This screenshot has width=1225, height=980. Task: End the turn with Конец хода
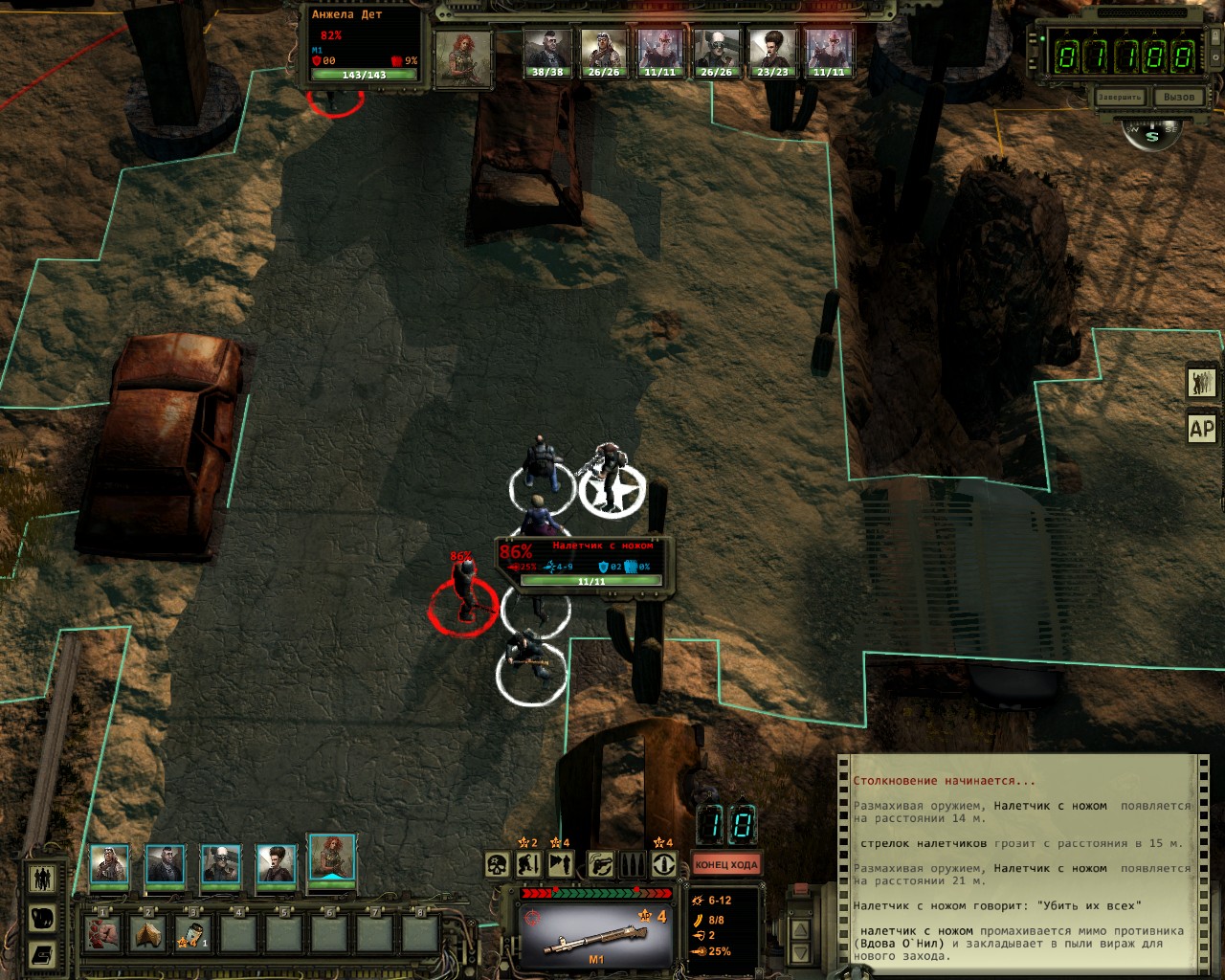click(725, 865)
